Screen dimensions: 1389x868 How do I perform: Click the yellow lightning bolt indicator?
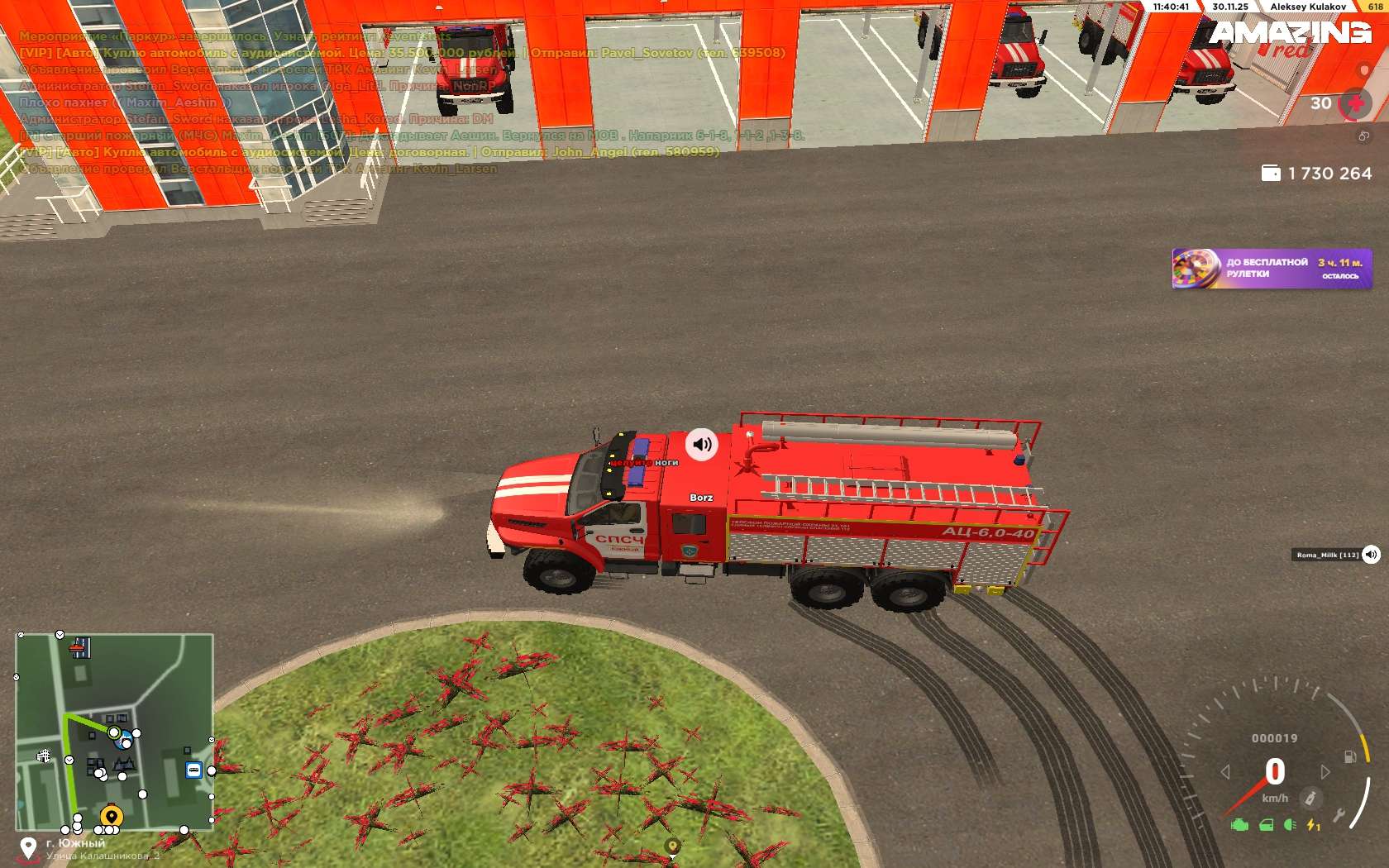coord(1313,825)
